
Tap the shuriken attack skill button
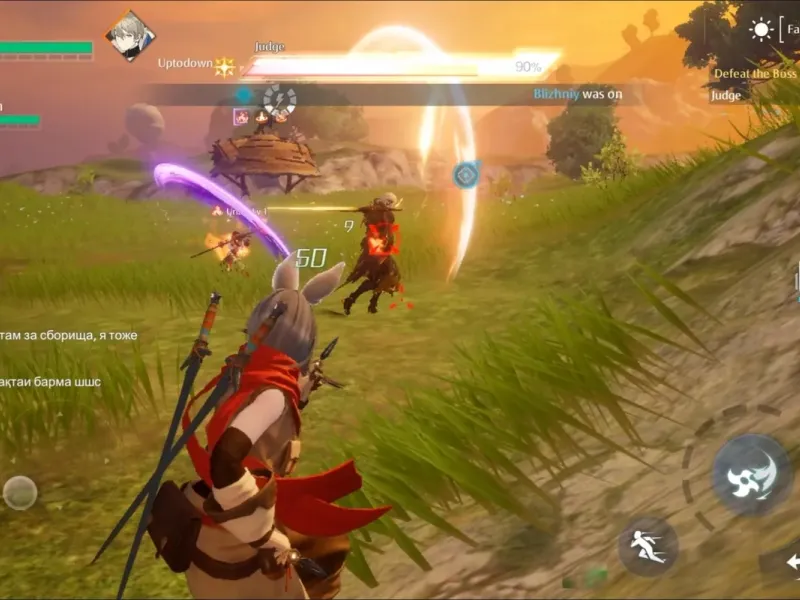[x=750, y=474]
